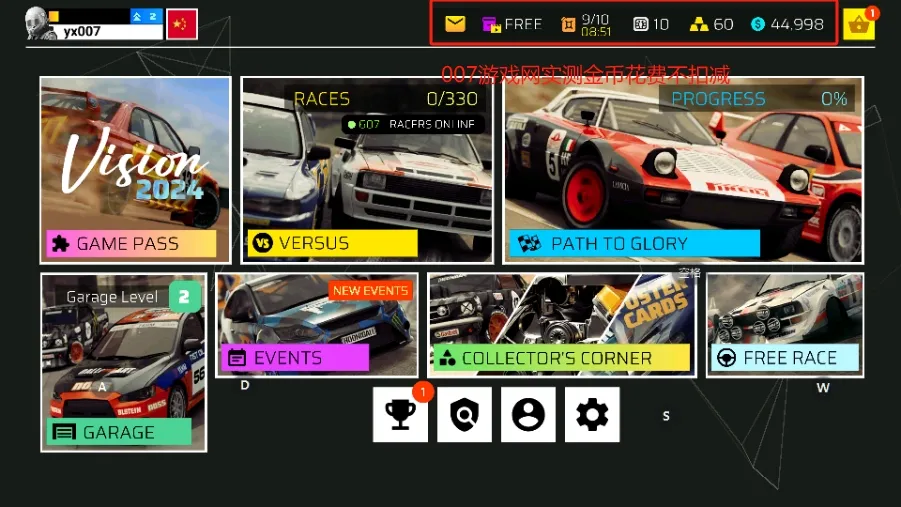
Task: Open the shop basket icon
Action: [x=858, y=24]
